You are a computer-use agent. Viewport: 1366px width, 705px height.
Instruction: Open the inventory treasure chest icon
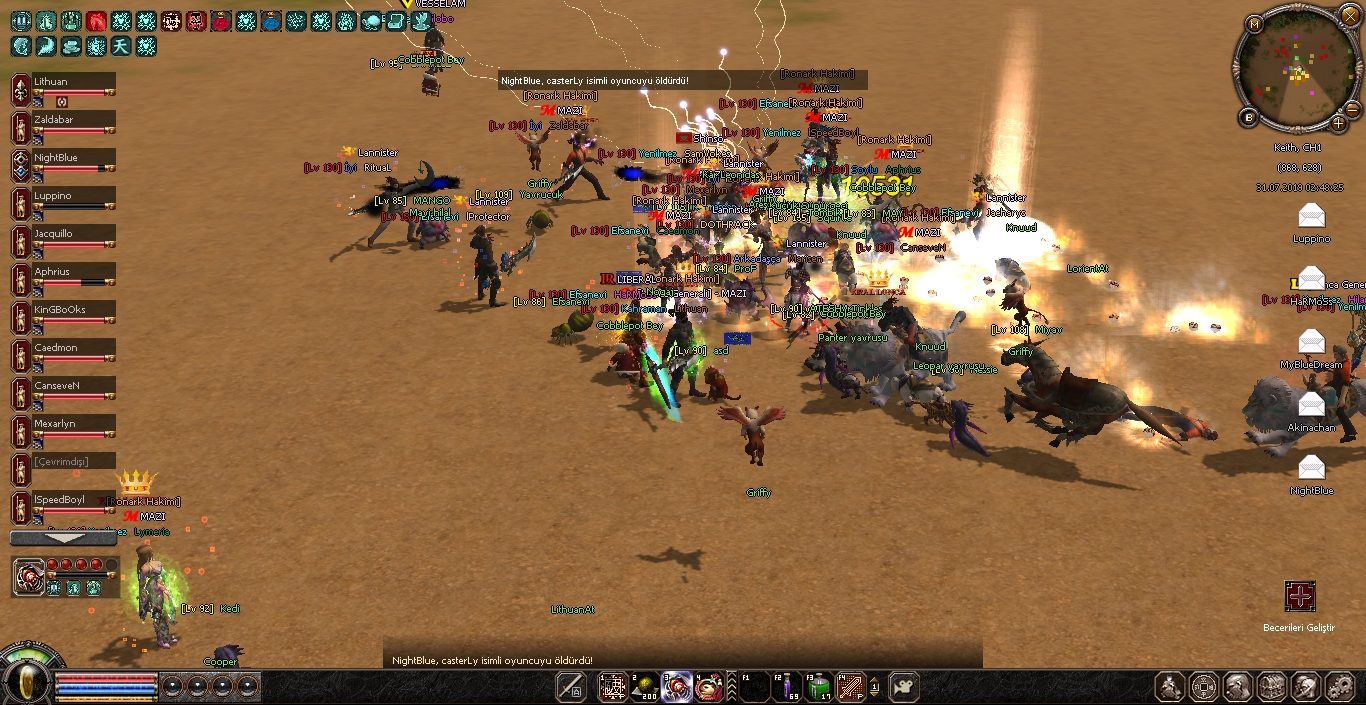point(1272,687)
